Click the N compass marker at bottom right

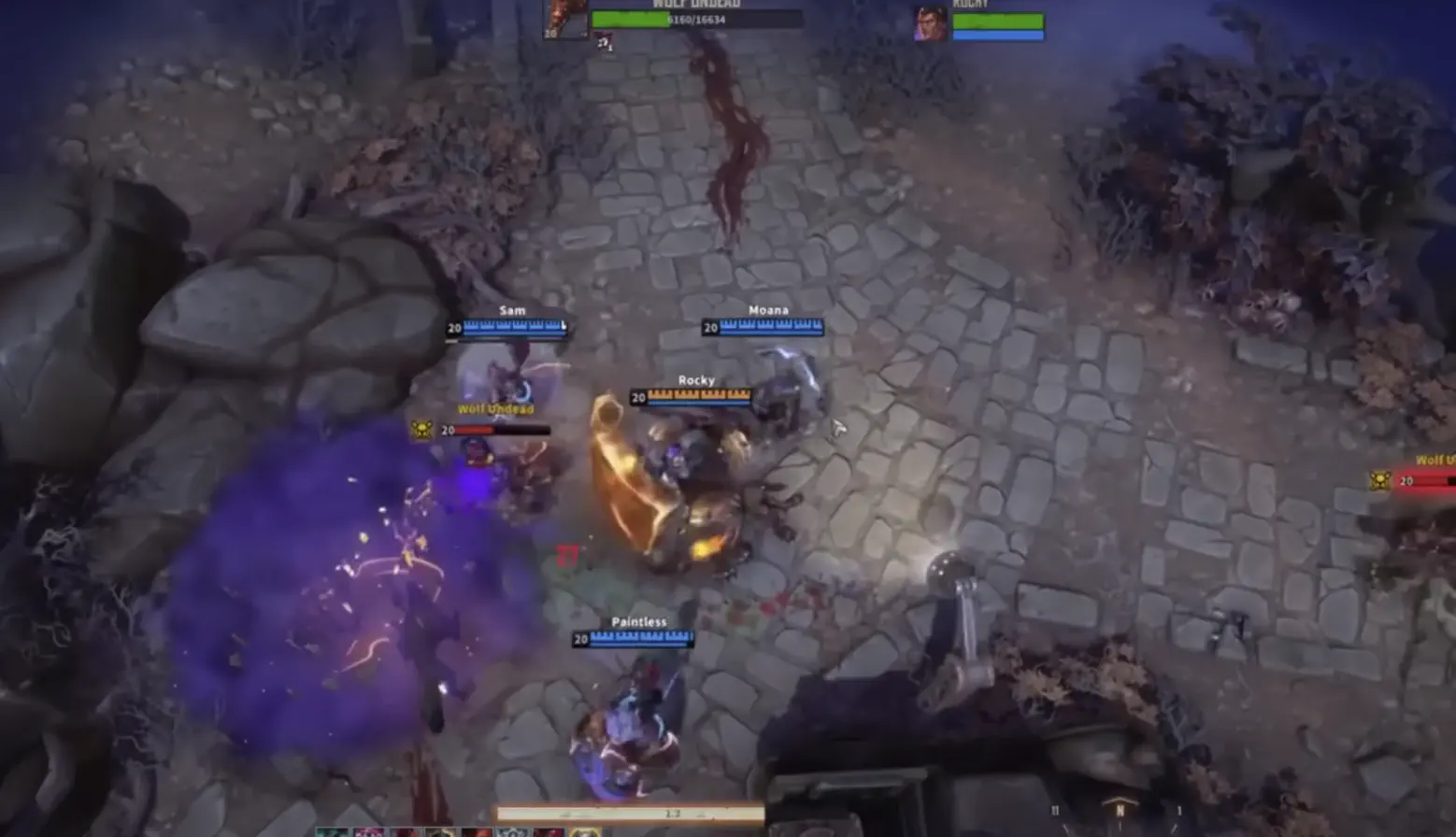point(1121,810)
